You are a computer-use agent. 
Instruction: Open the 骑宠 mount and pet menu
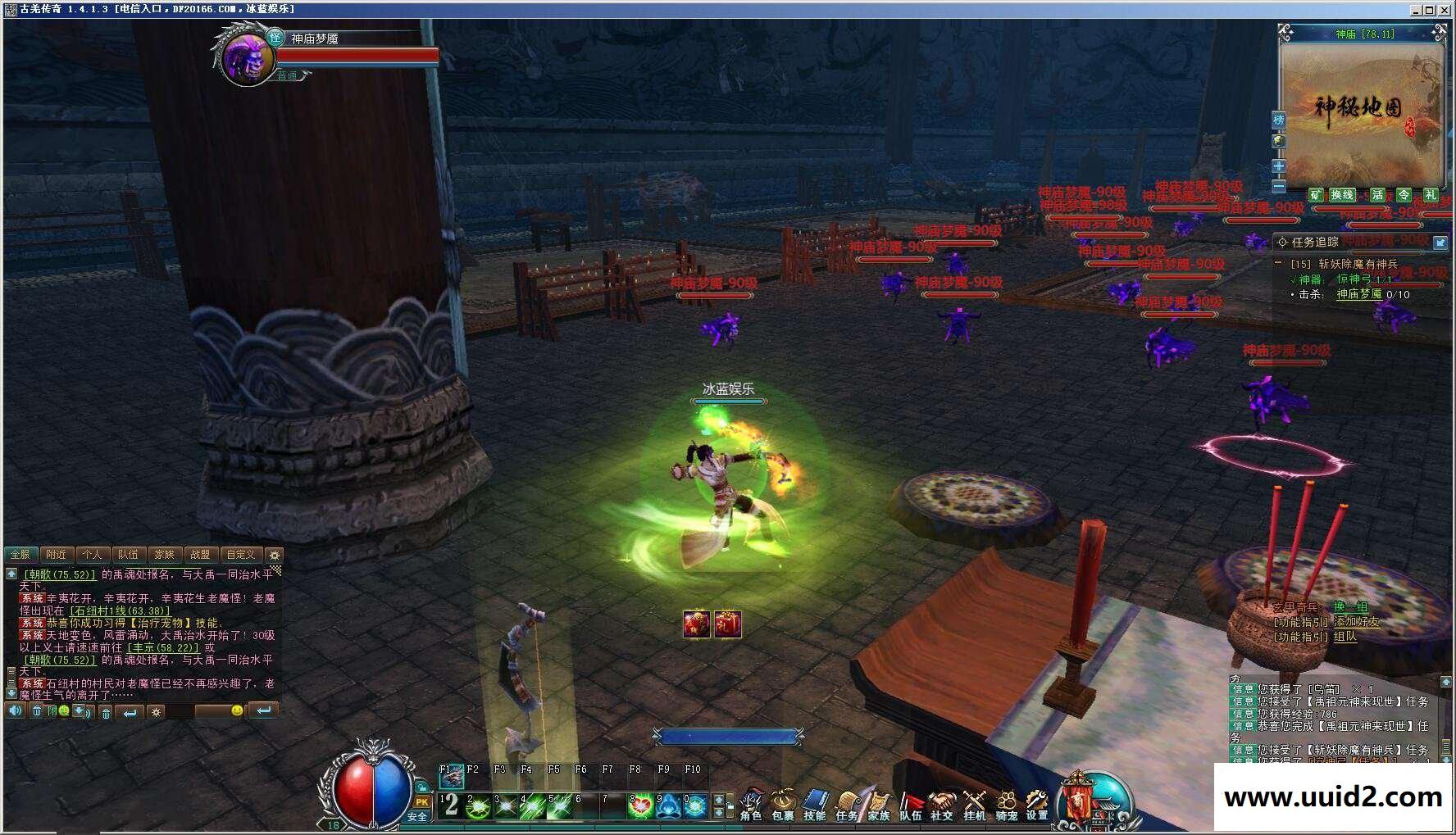pyautogui.click(x=1006, y=805)
